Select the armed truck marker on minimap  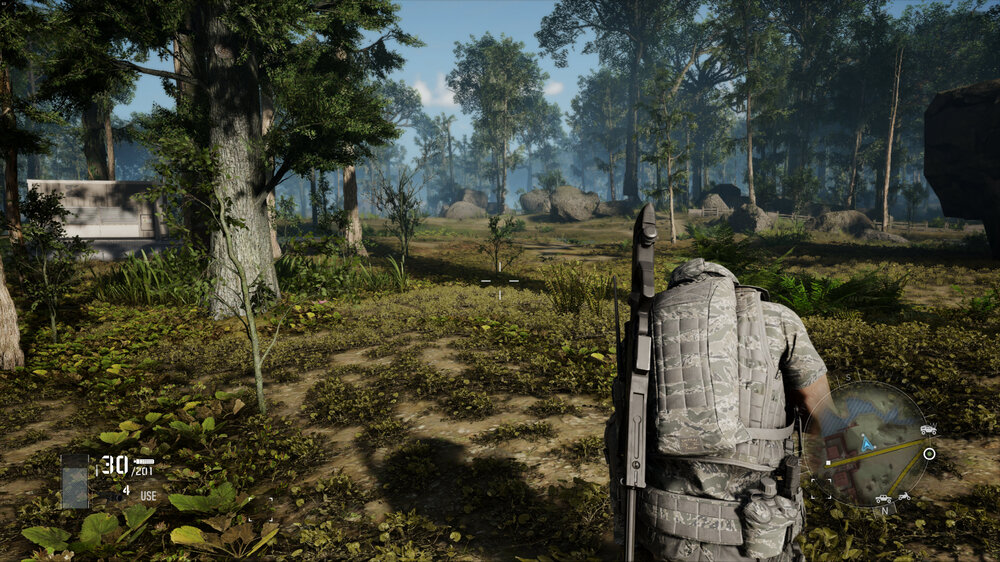tap(927, 430)
